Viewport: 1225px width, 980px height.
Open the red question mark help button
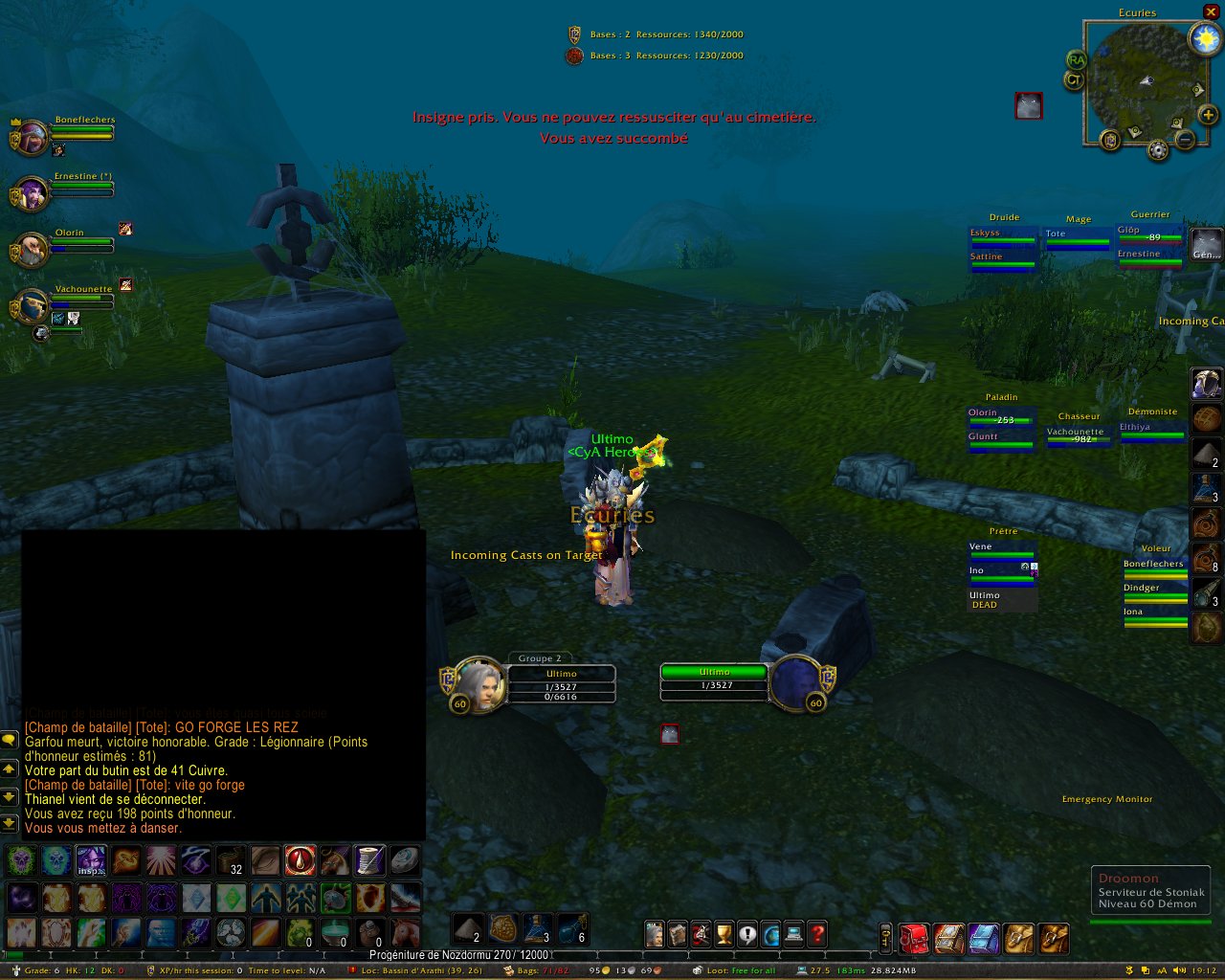817,934
